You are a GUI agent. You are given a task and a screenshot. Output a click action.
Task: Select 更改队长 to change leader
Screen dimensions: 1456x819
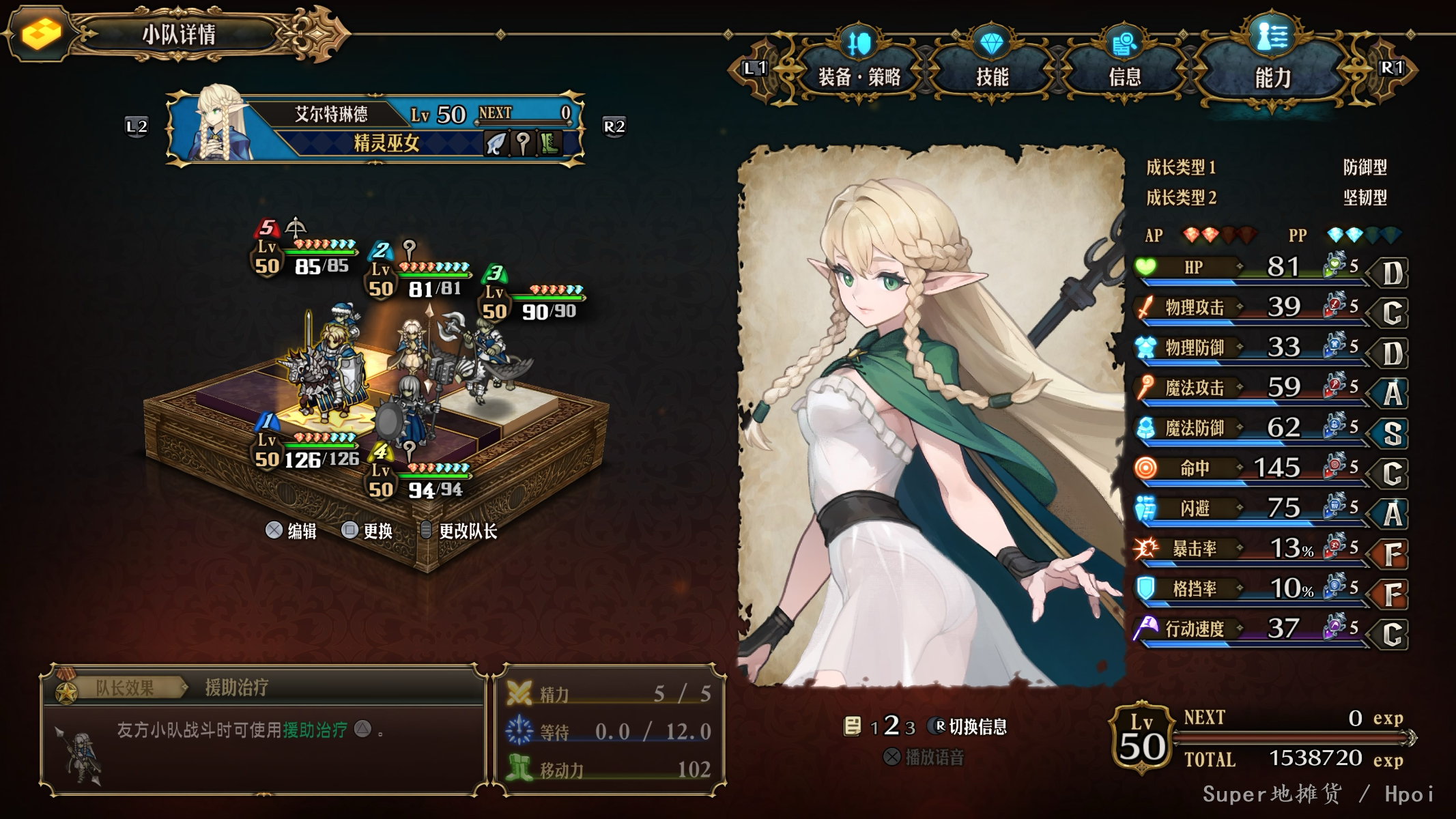point(459,531)
